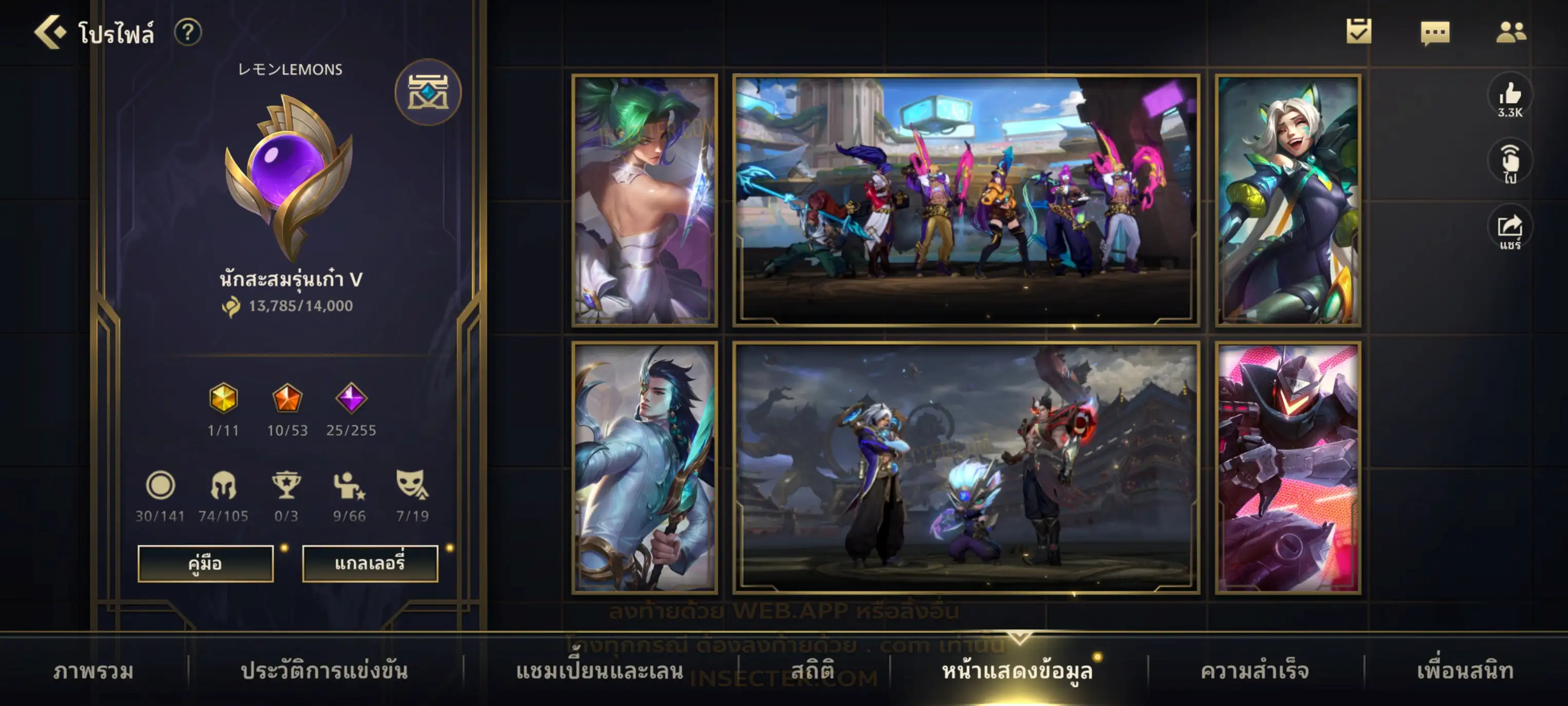Open the friends list icon
Image resolution: width=1568 pixels, height=706 pixels.
pos(1510,32)
